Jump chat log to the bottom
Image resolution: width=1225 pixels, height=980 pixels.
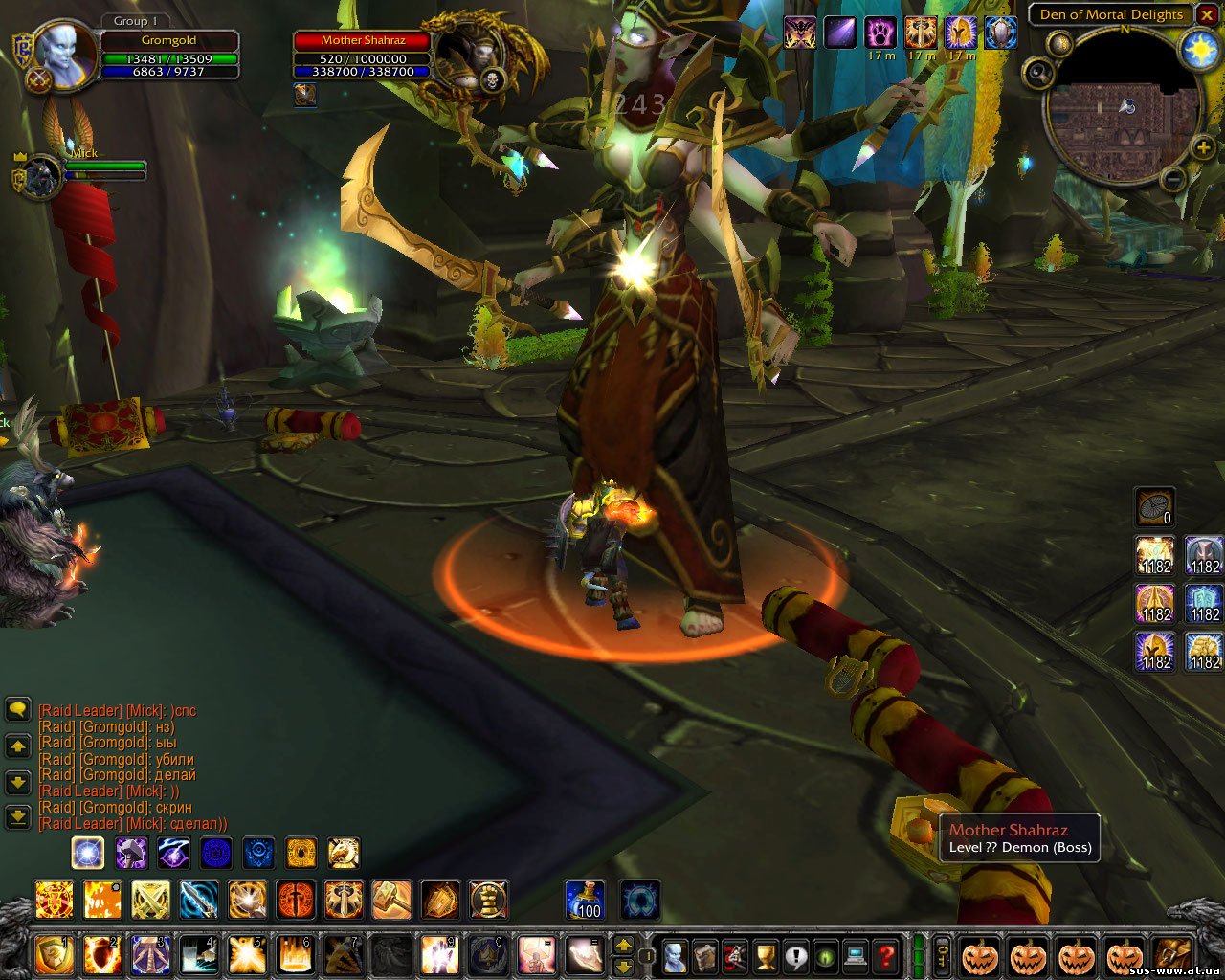(x=17, y=816)
